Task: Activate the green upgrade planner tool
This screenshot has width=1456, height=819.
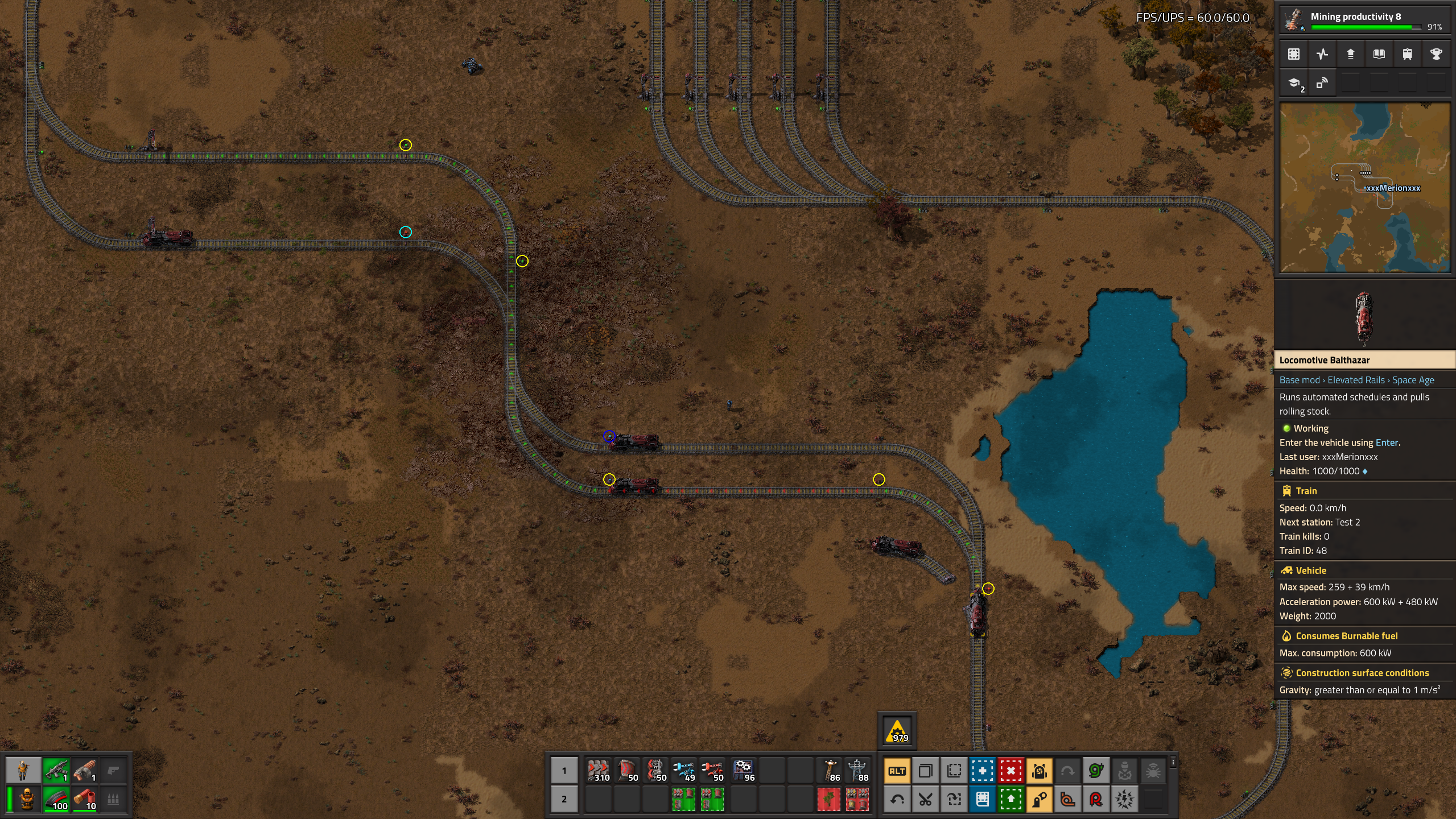Action: tap(1010, 800)
